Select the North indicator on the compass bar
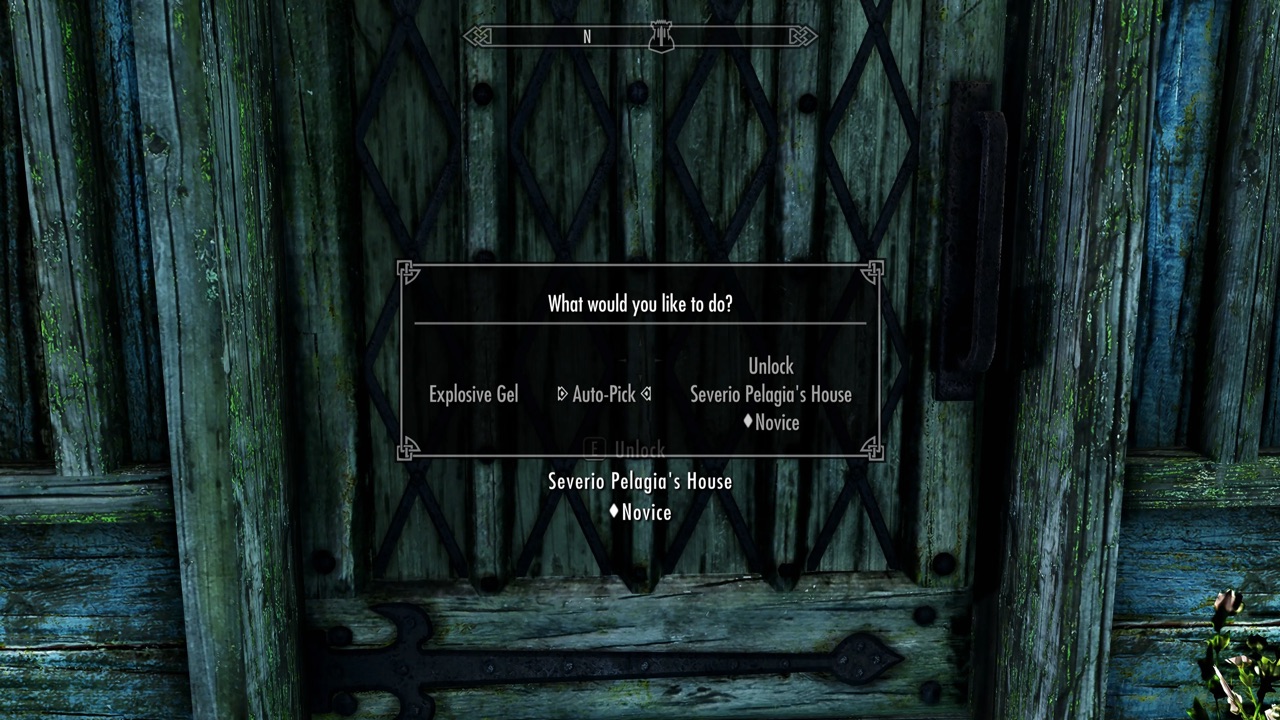The image size is (1280, 720). [587, 37]
